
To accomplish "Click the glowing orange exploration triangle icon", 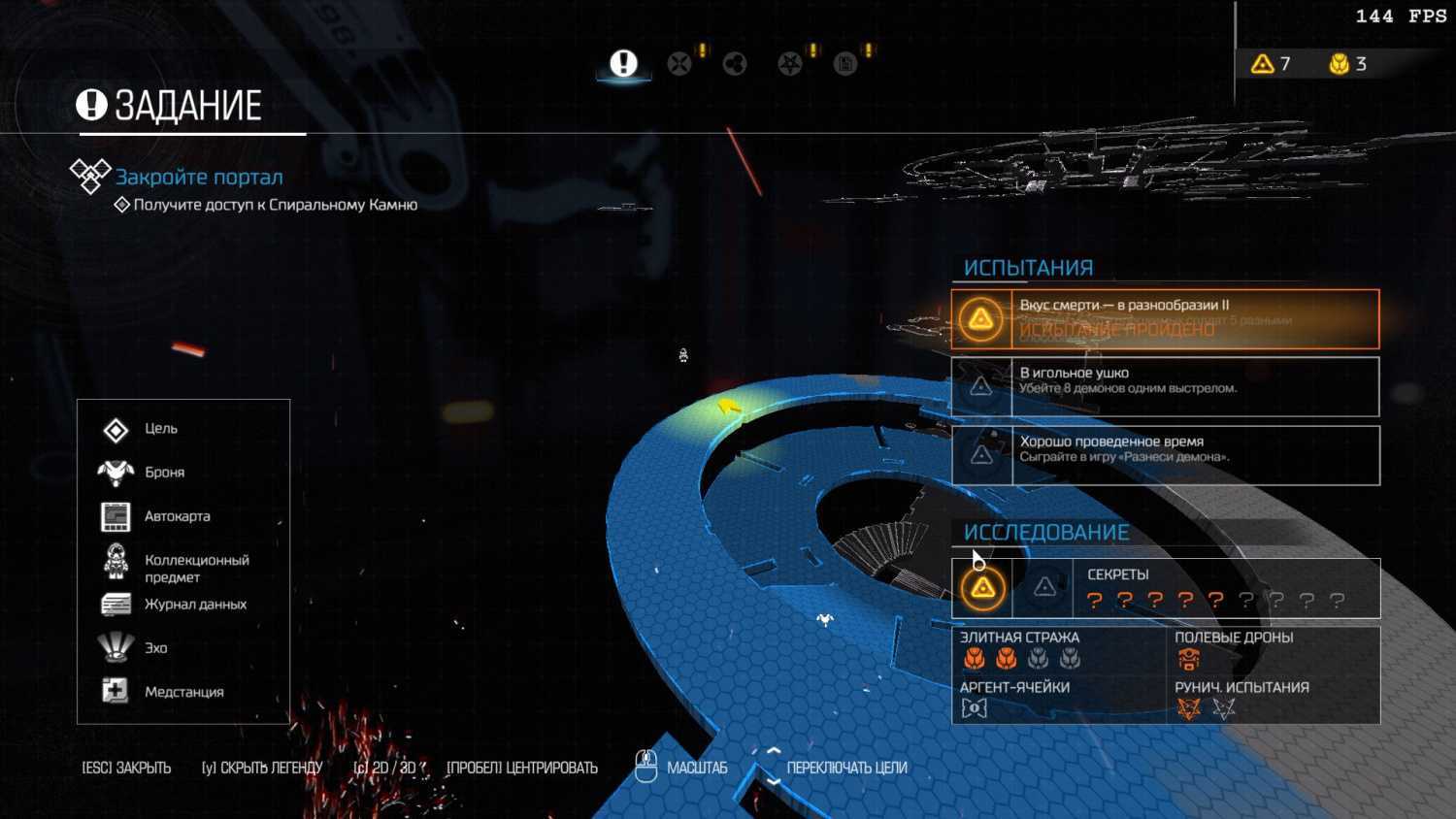I will pos(982,587).
